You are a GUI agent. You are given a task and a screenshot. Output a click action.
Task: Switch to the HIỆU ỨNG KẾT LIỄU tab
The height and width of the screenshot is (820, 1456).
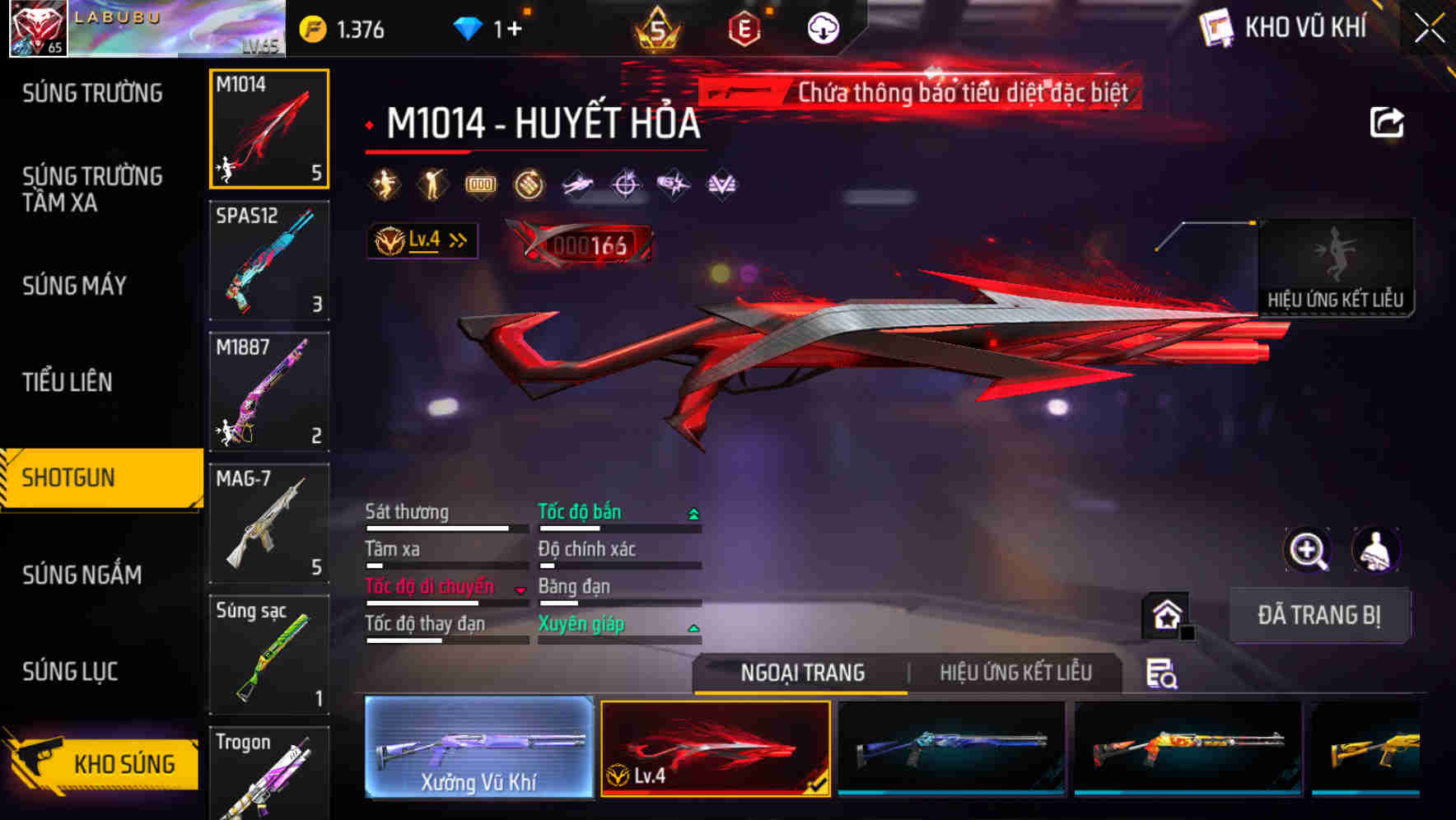[x=1015, y=673]
